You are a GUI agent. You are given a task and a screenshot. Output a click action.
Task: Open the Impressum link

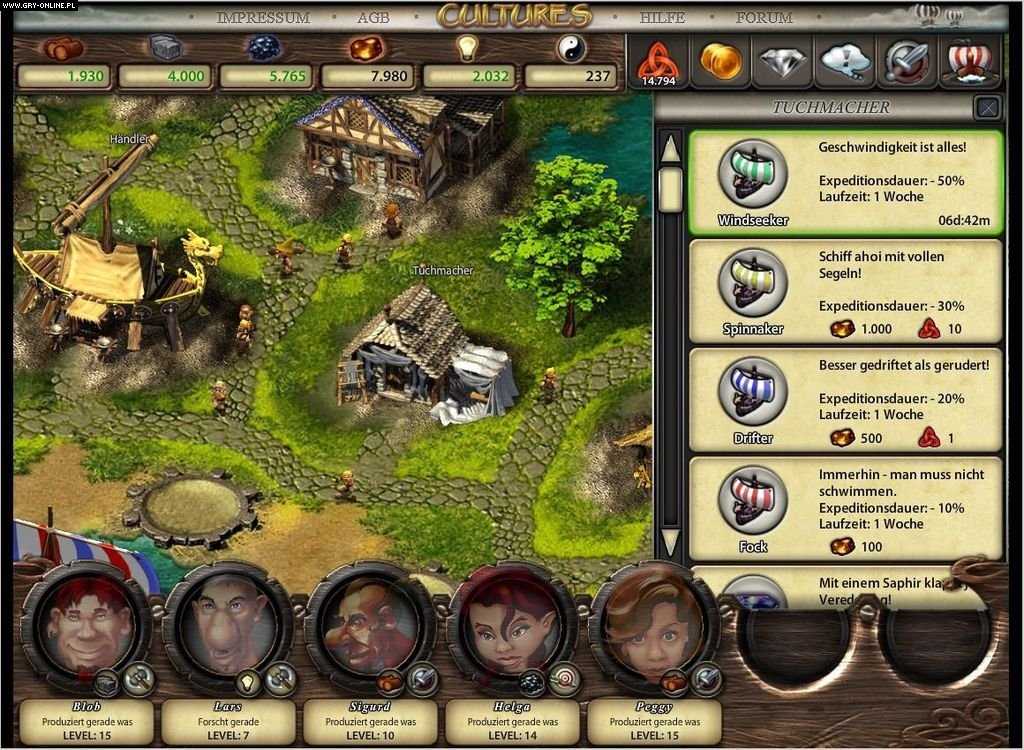pos(263,18)
